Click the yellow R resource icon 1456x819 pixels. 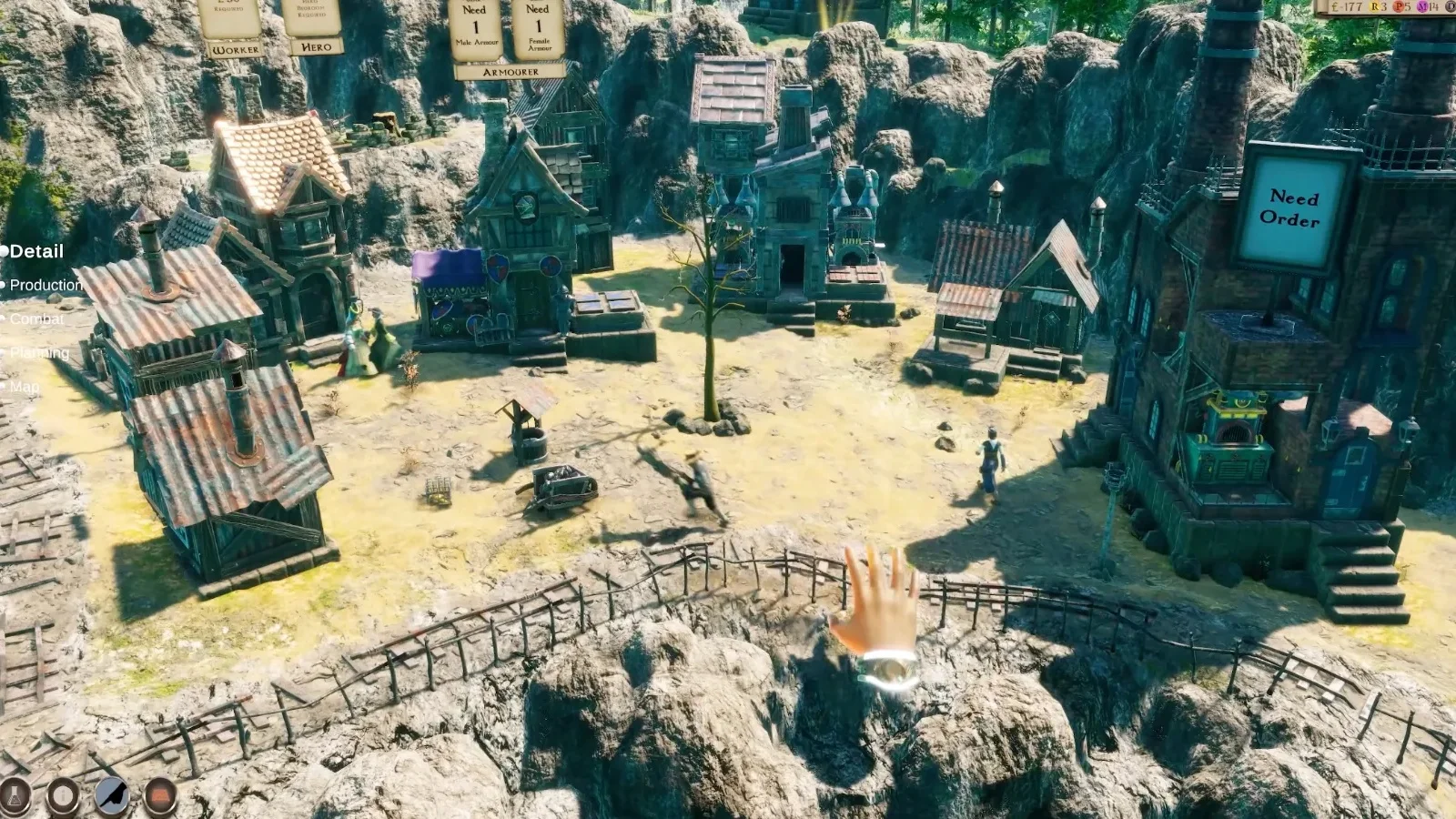click(1377, 7)
